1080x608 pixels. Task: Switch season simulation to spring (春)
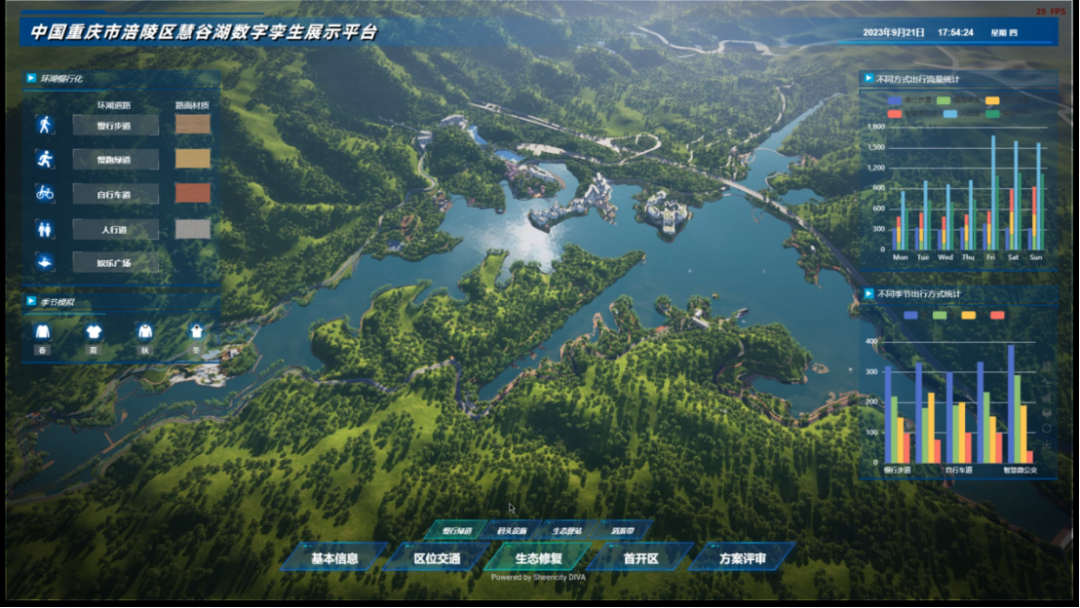[x=42, y=334]
